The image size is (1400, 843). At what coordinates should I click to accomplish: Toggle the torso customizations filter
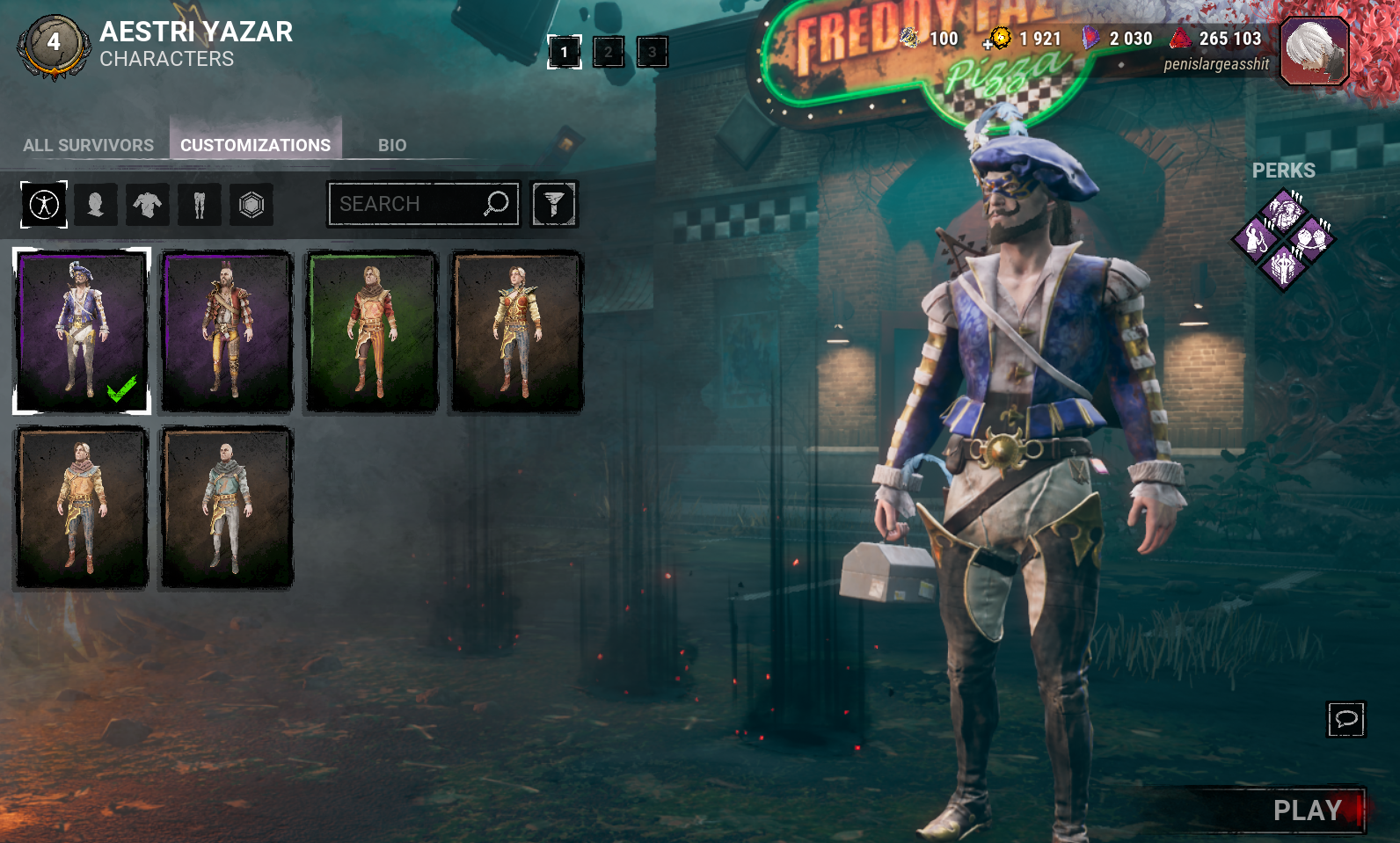click(x=148, y=204)
